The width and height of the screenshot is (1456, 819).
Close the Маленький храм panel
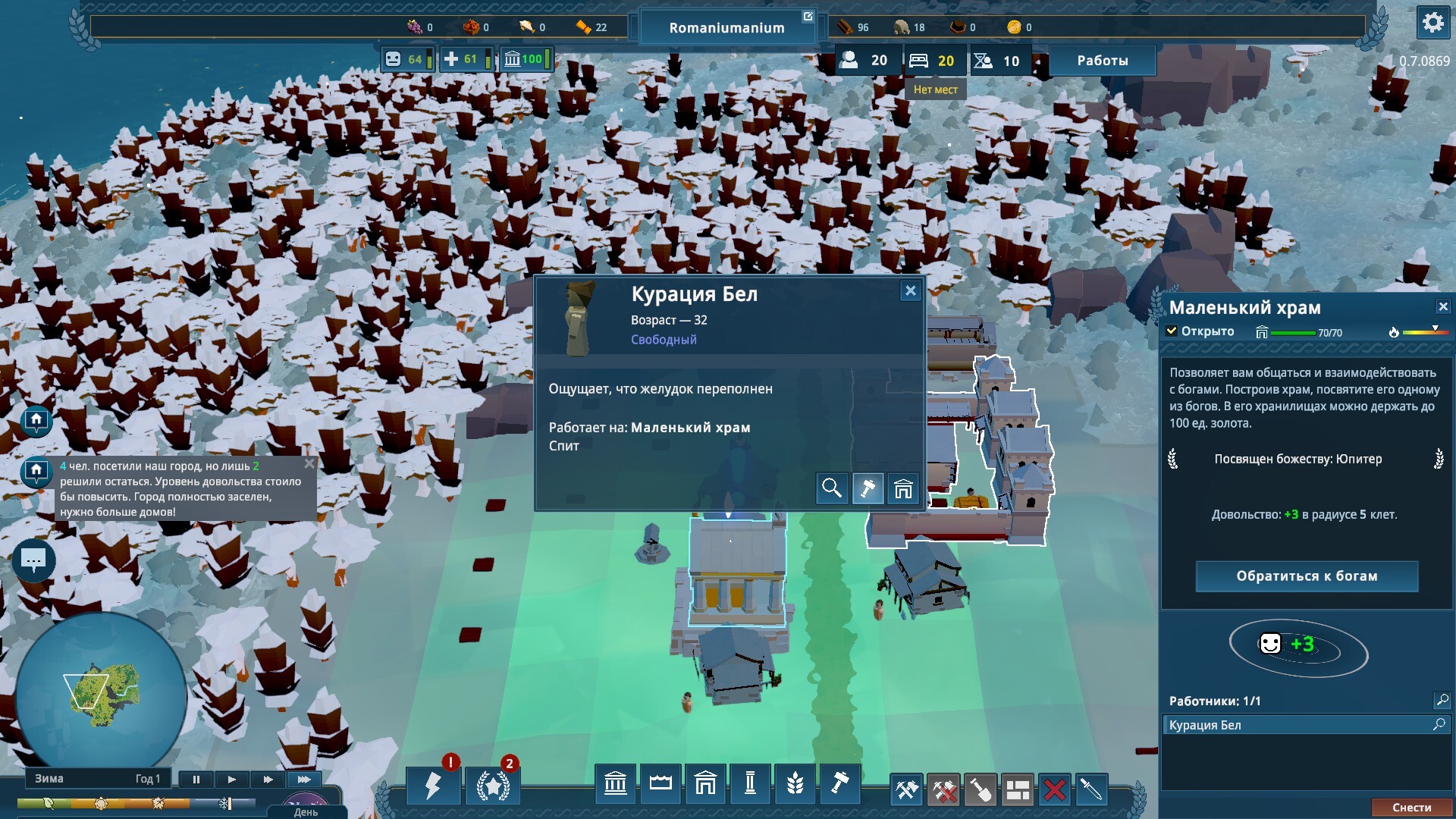click(x=1442, y=306)
